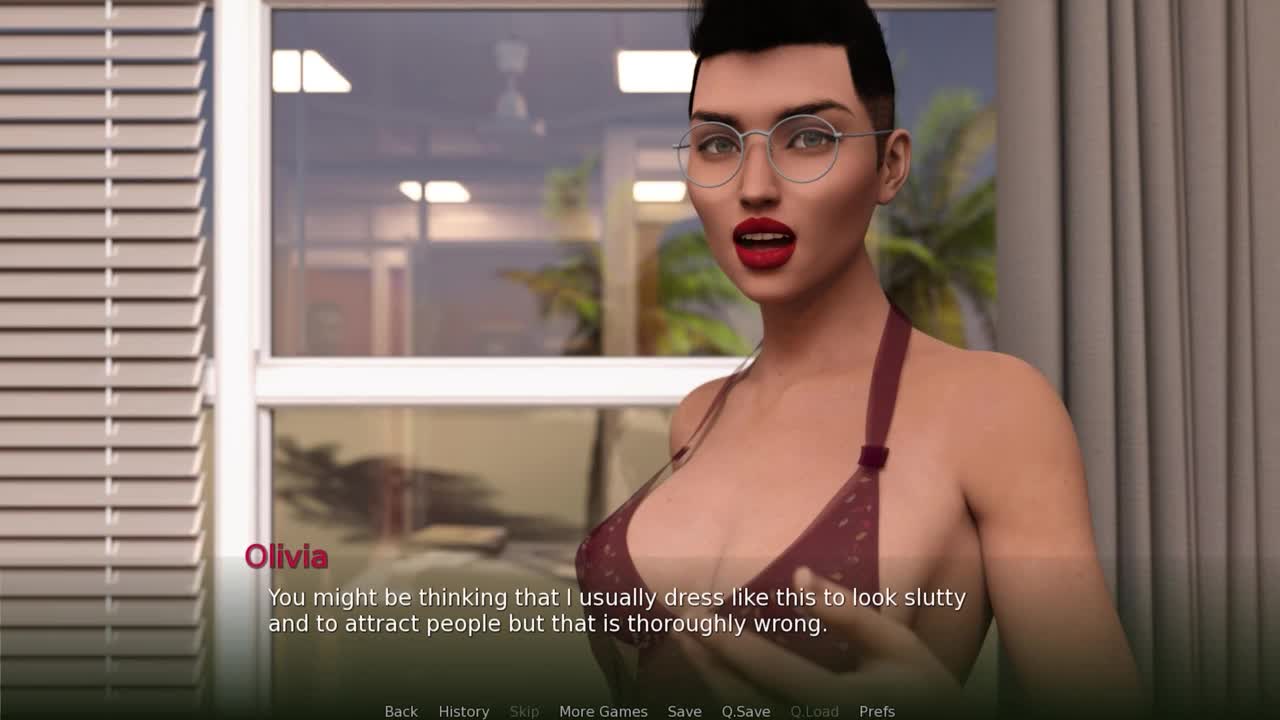Go Back to the previous dialogue line
Image resolution: width=1280 pixels, height=720 pixels.
(401, 711)
